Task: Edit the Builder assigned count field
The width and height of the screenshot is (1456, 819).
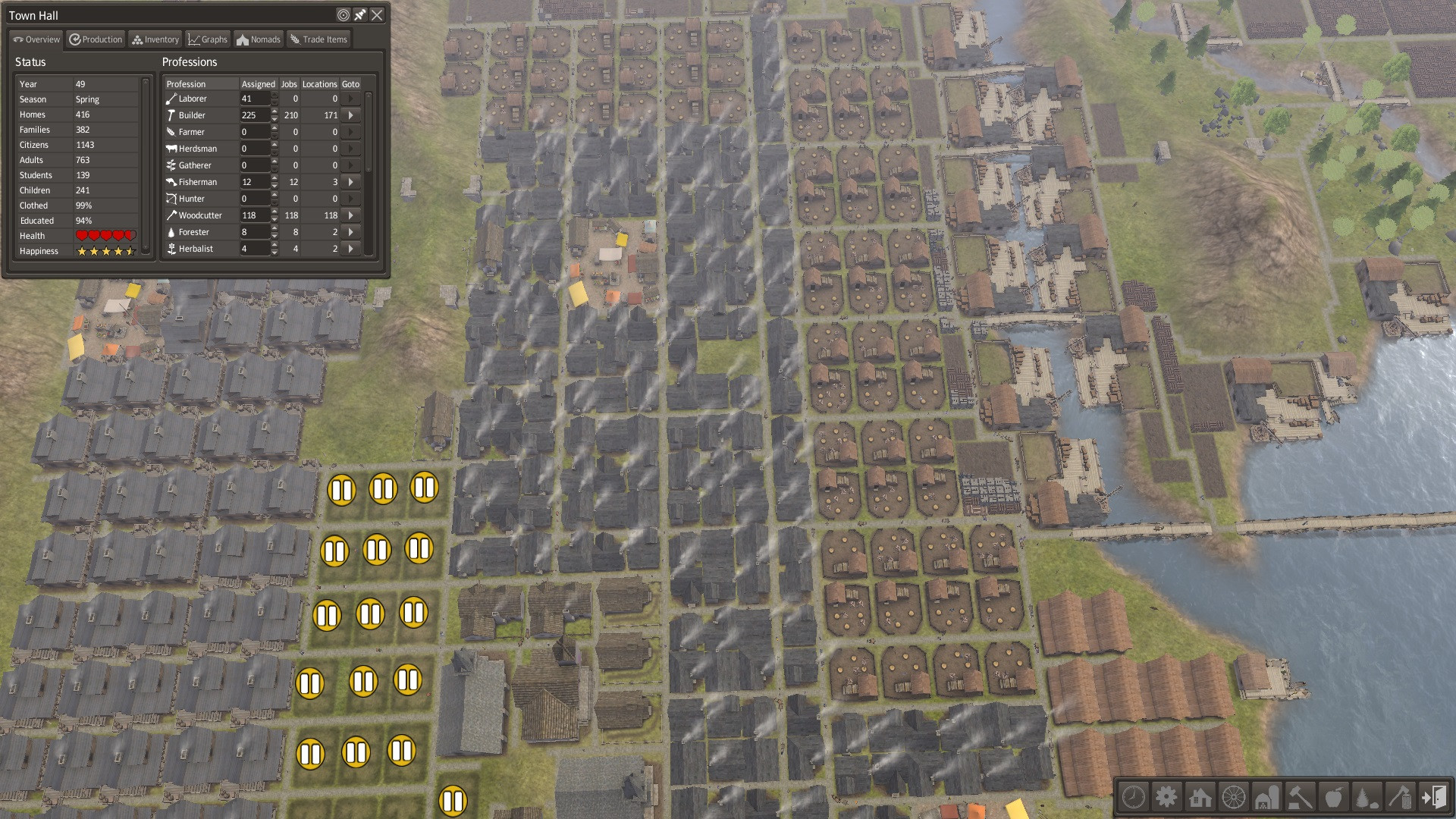Action: click(x=254, y=115)
